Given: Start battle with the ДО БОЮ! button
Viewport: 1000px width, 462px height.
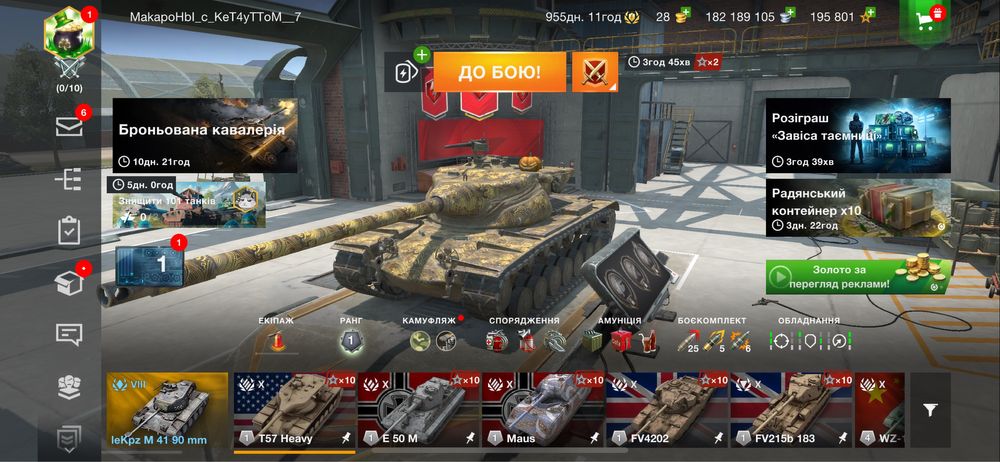Looking at the screenshot, I should 500,72.
